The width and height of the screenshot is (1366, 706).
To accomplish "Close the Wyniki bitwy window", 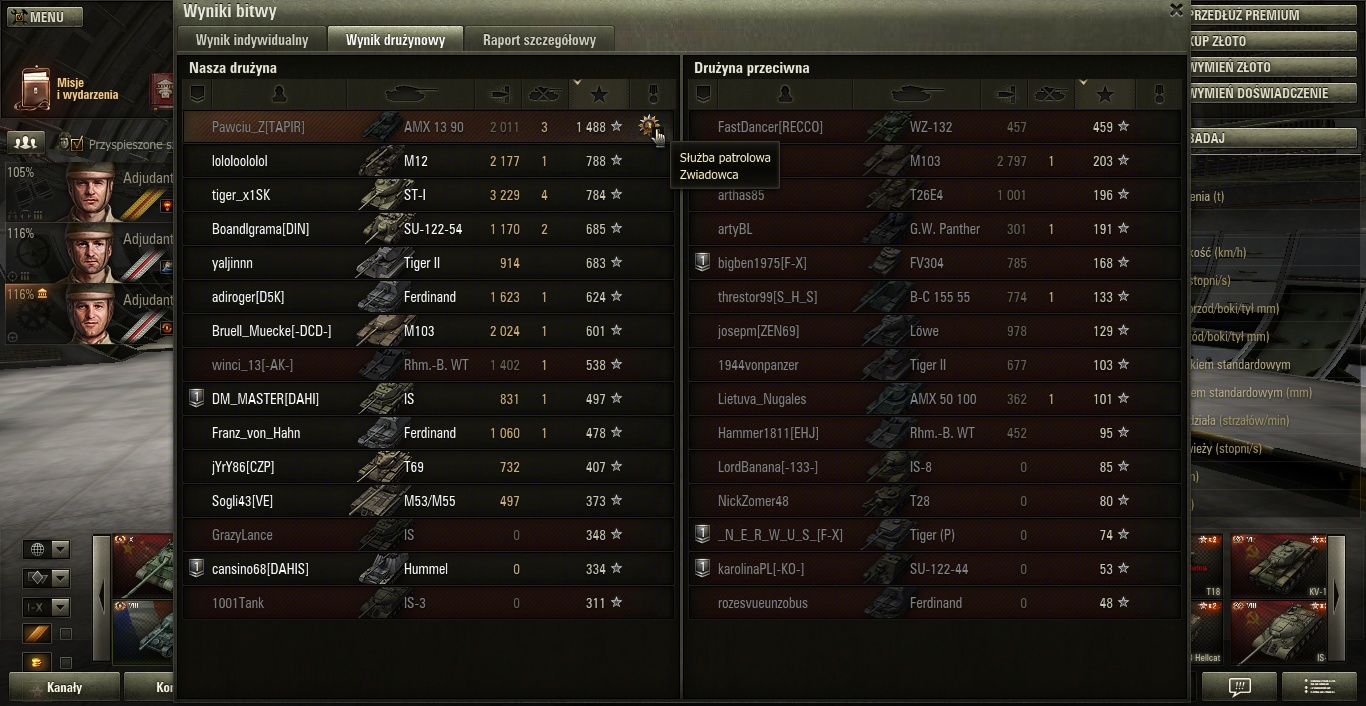I will [x=1176, y=10].
